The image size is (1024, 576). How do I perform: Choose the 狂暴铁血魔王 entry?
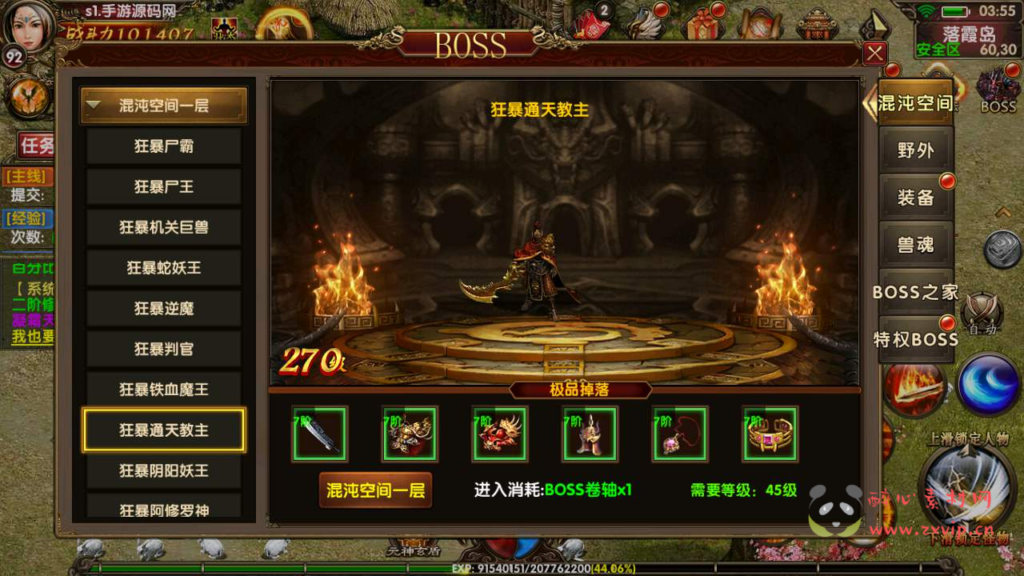point(164,389)
